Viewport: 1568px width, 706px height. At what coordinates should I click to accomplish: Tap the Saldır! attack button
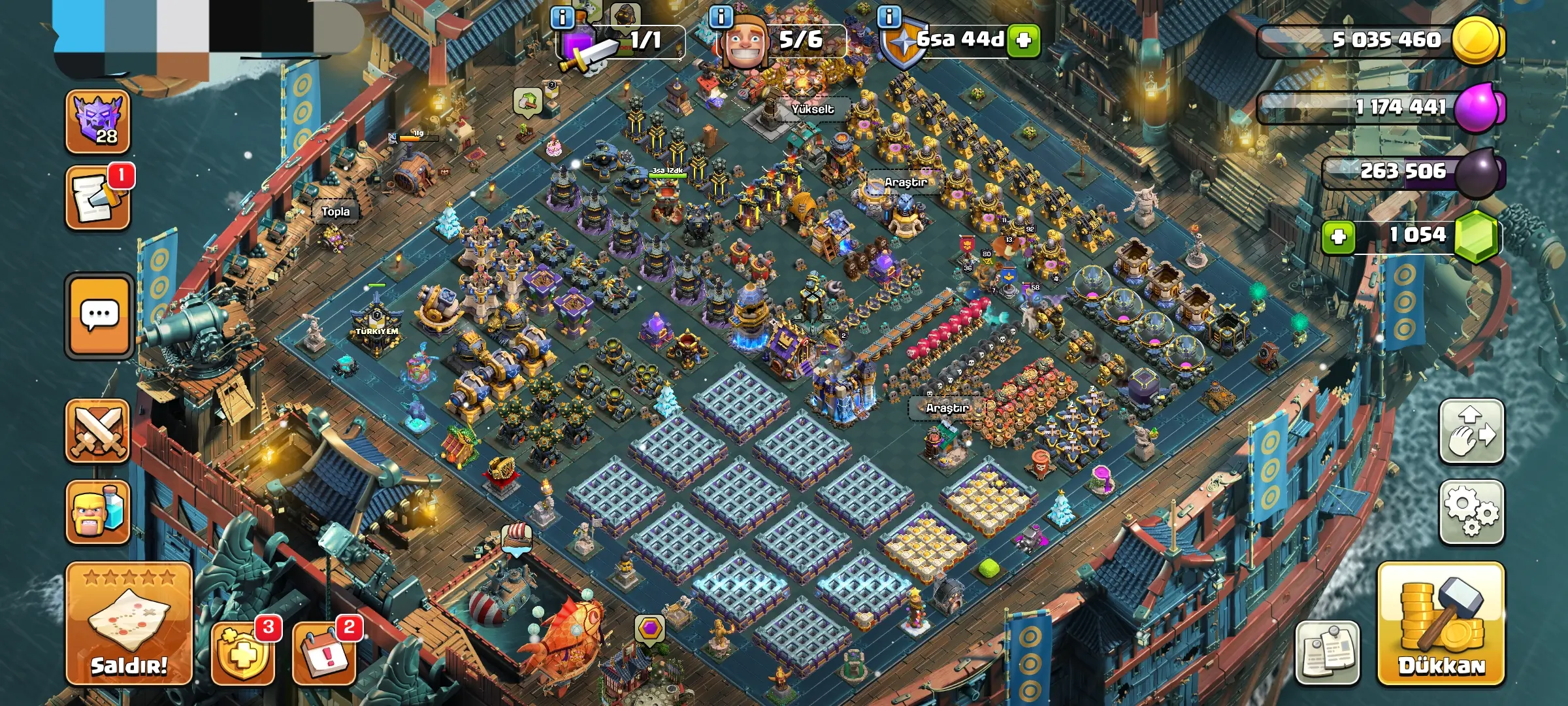tap(129, 624)
